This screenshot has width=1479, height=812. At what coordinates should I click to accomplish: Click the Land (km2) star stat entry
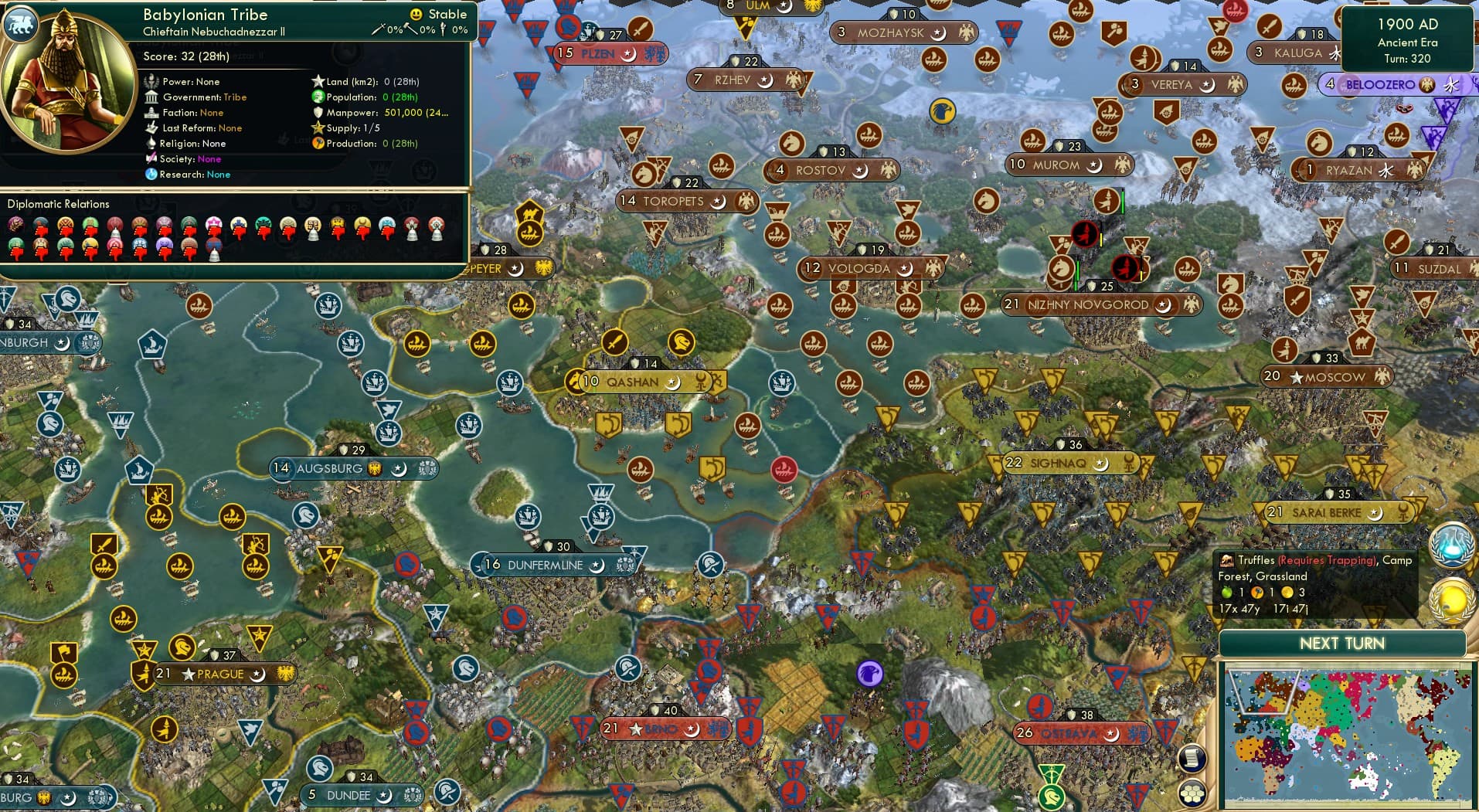[x=318, y=81]
